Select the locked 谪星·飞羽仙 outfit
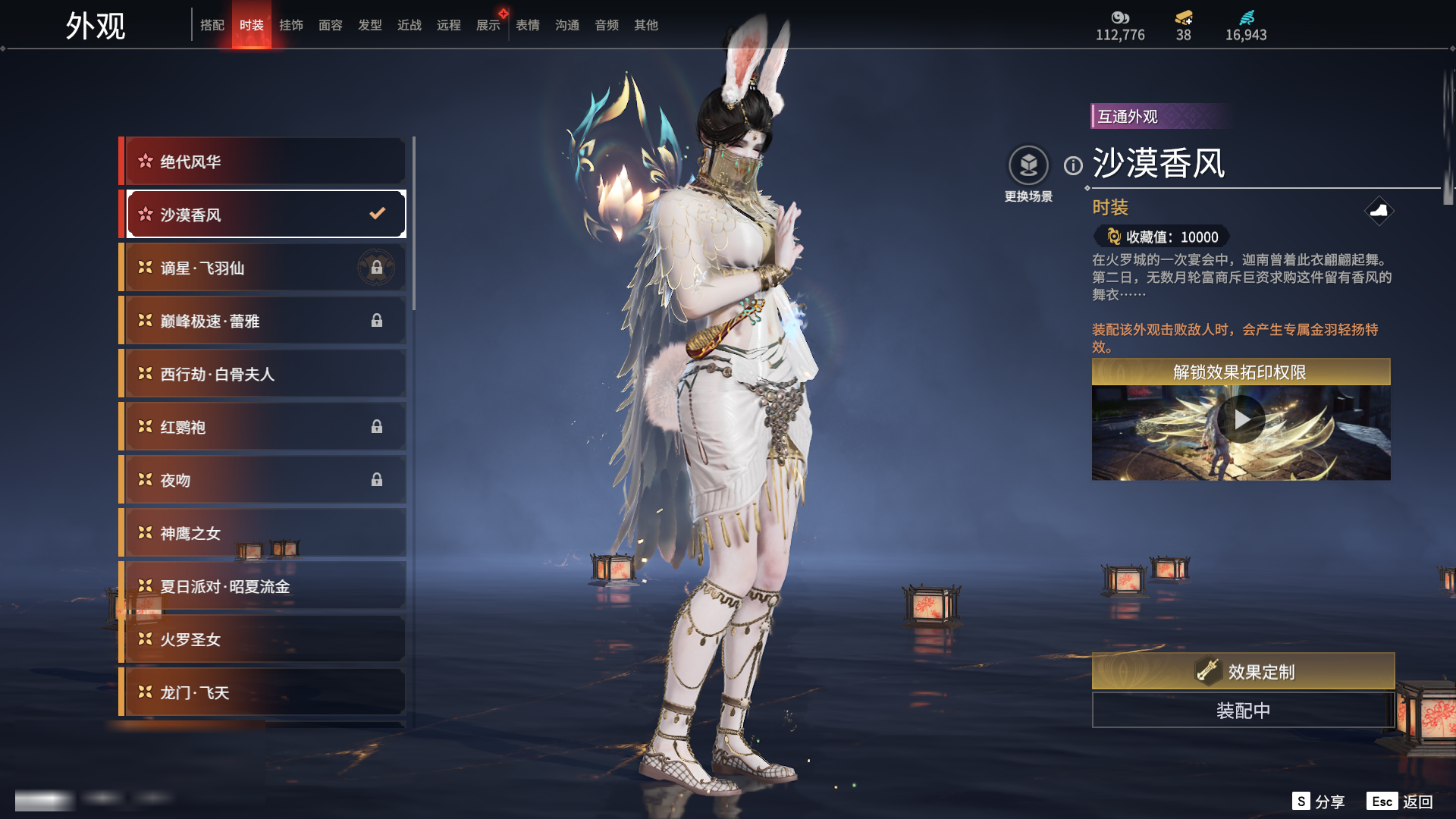 click(264, 268)
